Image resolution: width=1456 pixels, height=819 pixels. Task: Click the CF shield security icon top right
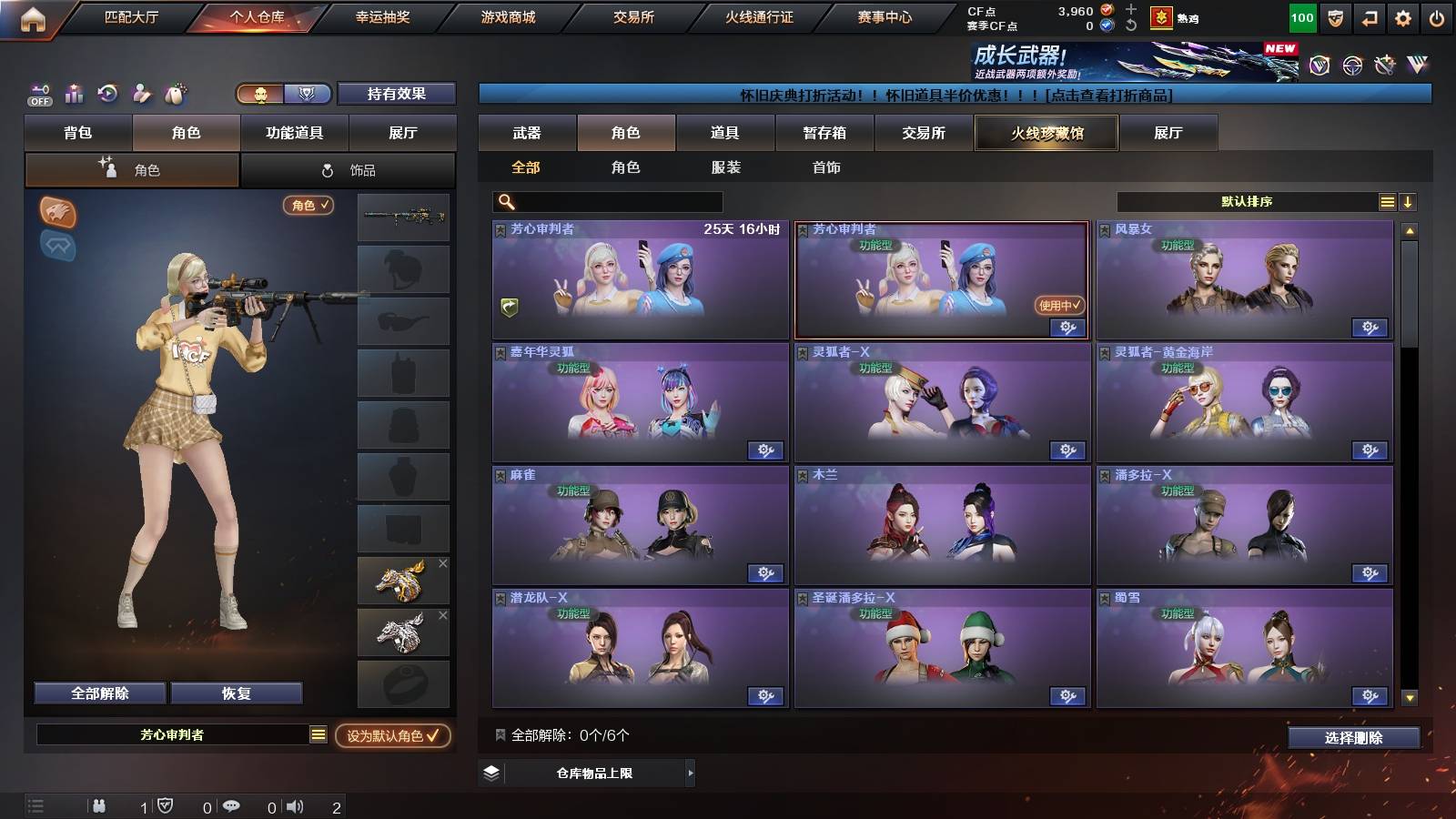pyautogui.click(x=1336, y=19)
